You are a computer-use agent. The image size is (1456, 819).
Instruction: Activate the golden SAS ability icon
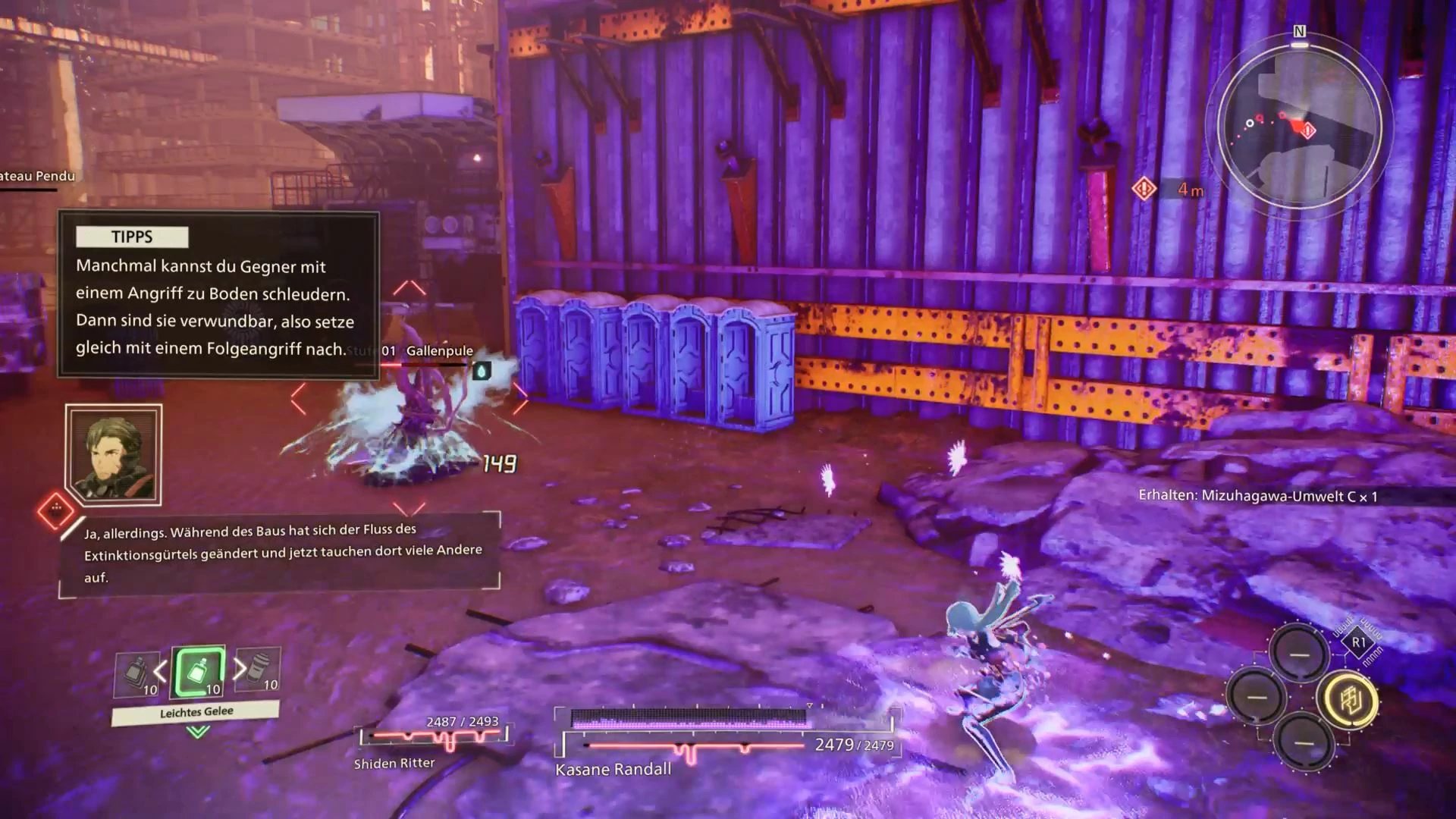(1350, 698)
